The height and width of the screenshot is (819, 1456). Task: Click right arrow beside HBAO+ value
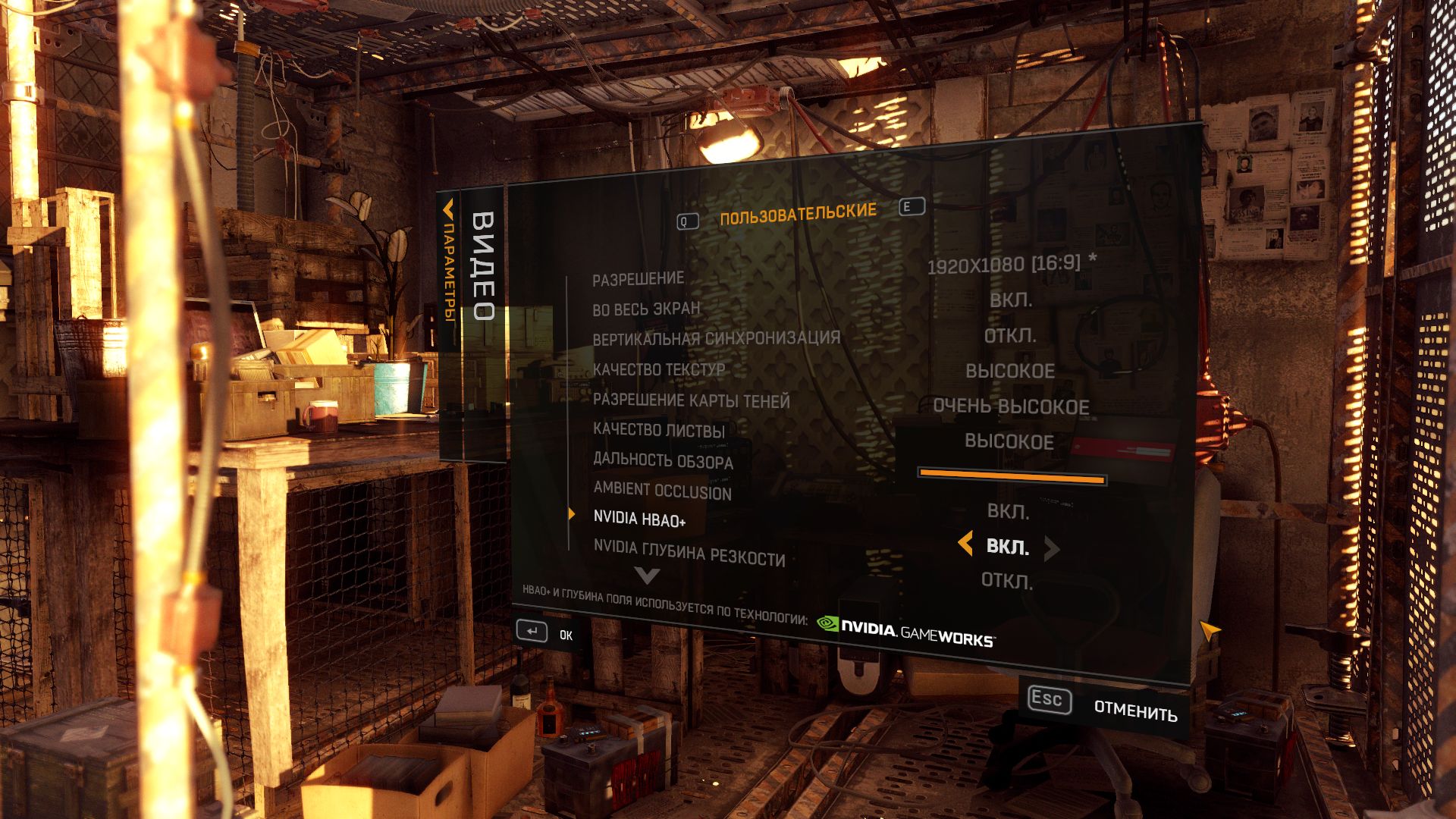point(1051,548)
